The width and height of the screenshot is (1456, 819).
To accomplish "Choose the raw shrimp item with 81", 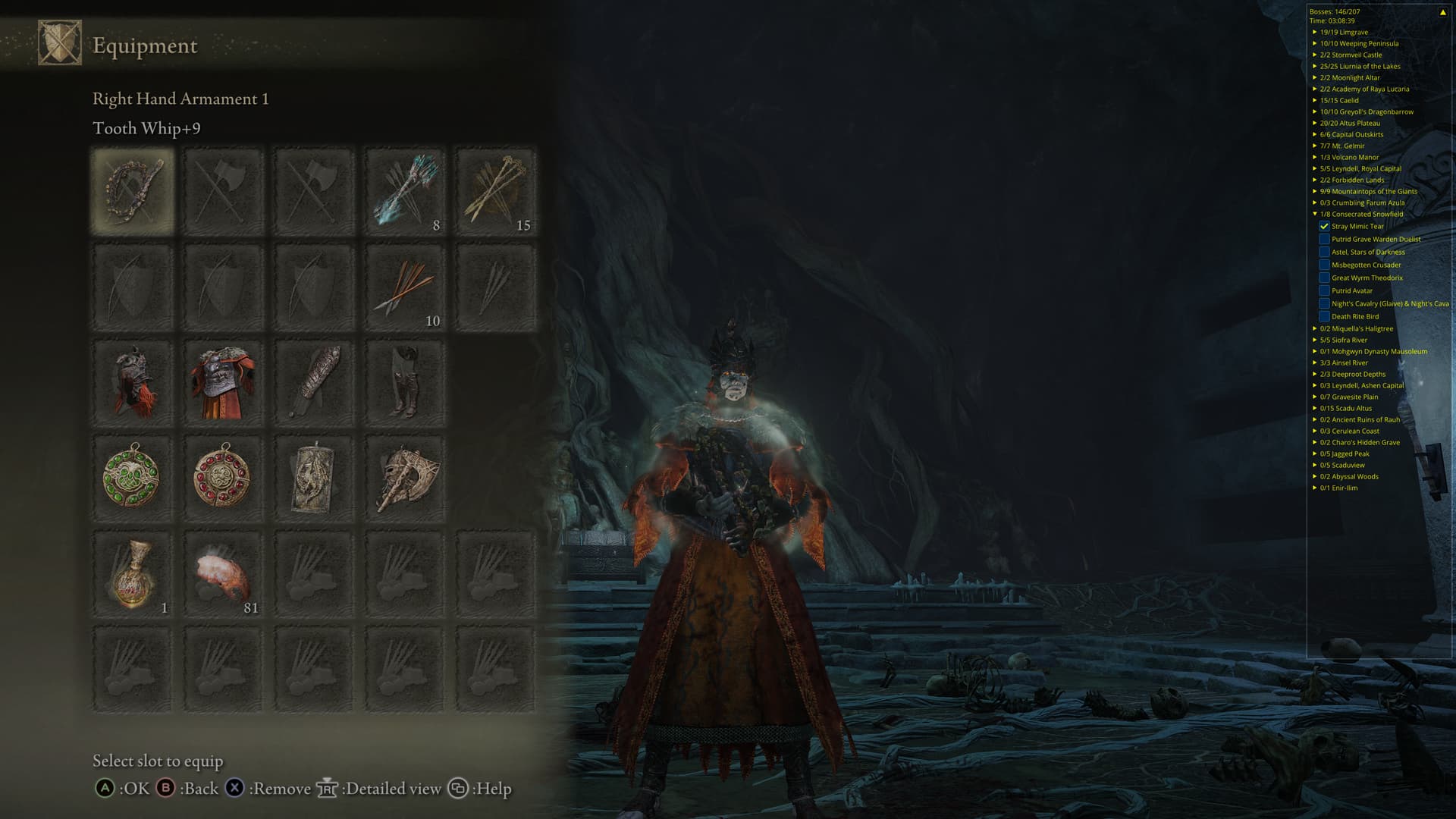I will point(222,574).
